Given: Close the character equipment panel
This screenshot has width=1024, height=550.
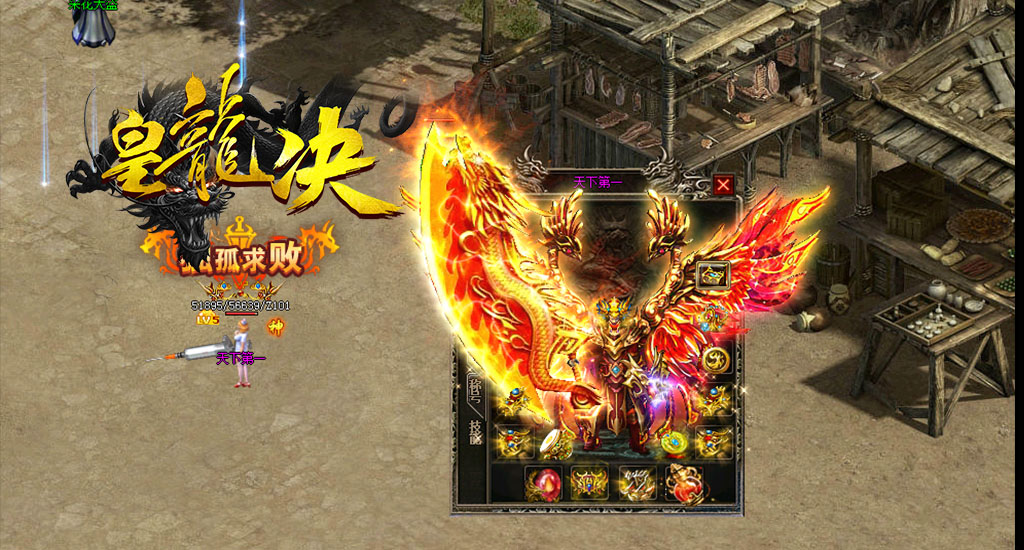Looking at the screenshot, I should click(723, 184).
